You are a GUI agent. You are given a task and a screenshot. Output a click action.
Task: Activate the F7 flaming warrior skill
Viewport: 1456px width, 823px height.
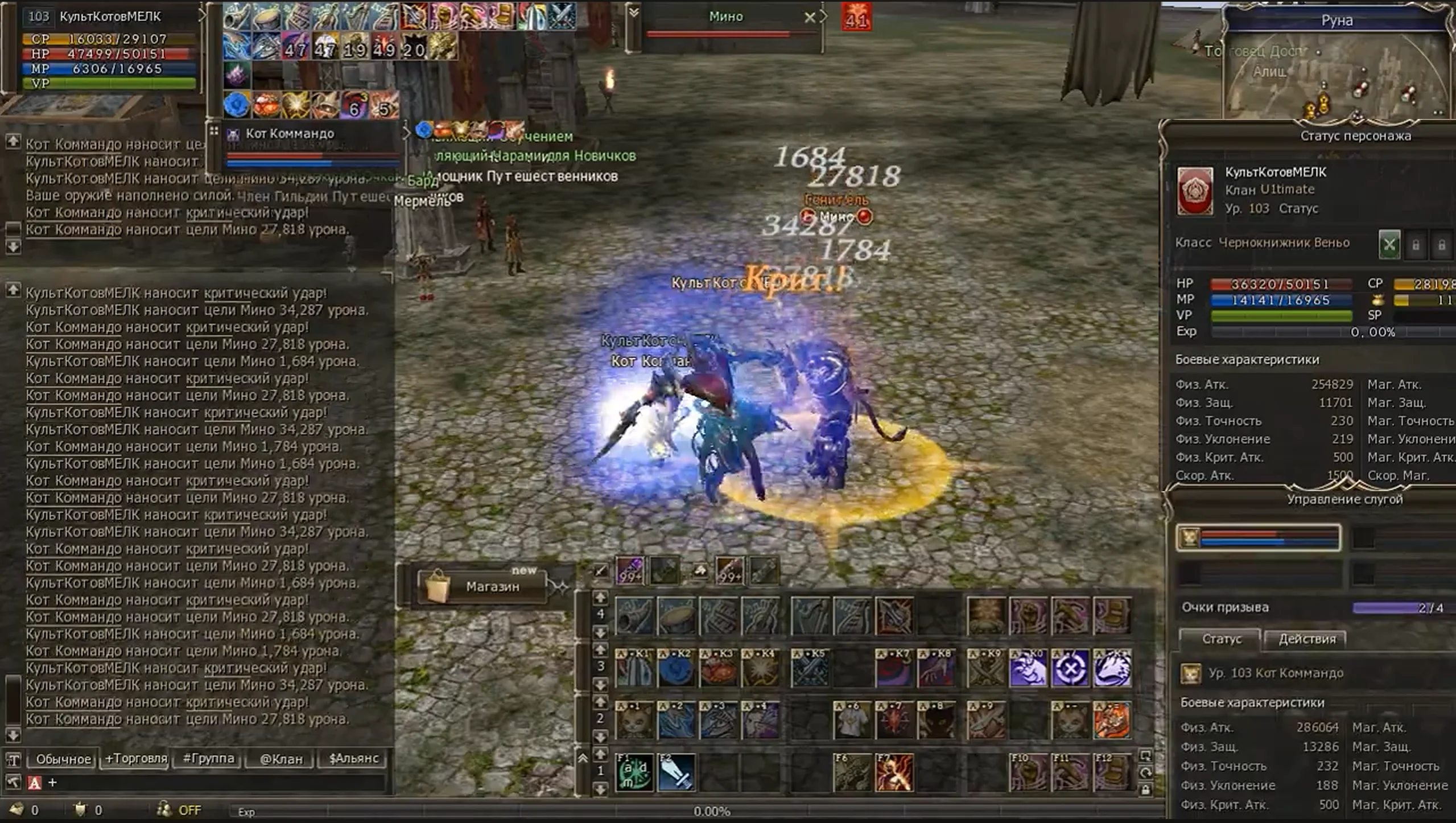pos(894,772)
